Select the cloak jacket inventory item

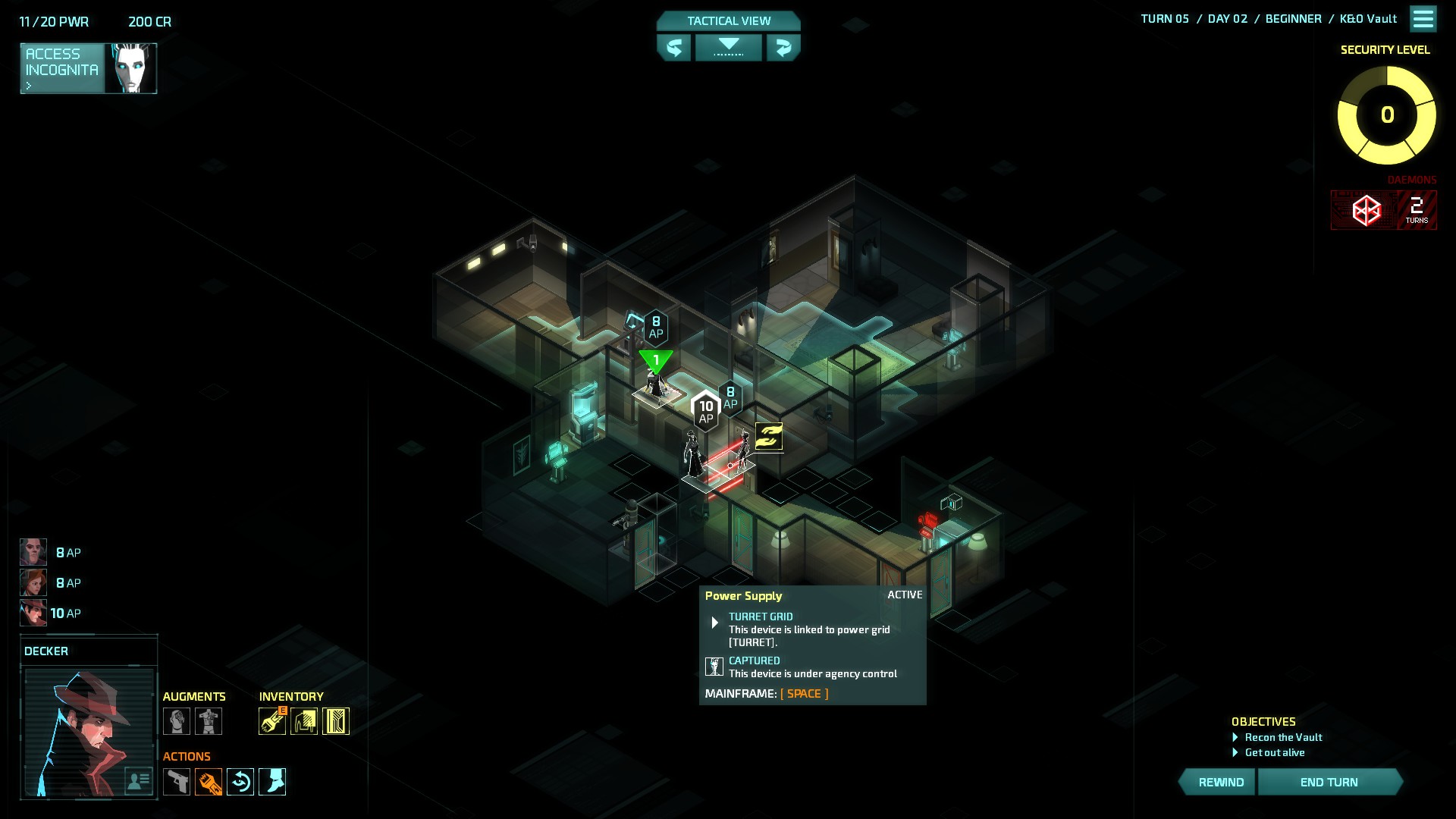point(304,721)
